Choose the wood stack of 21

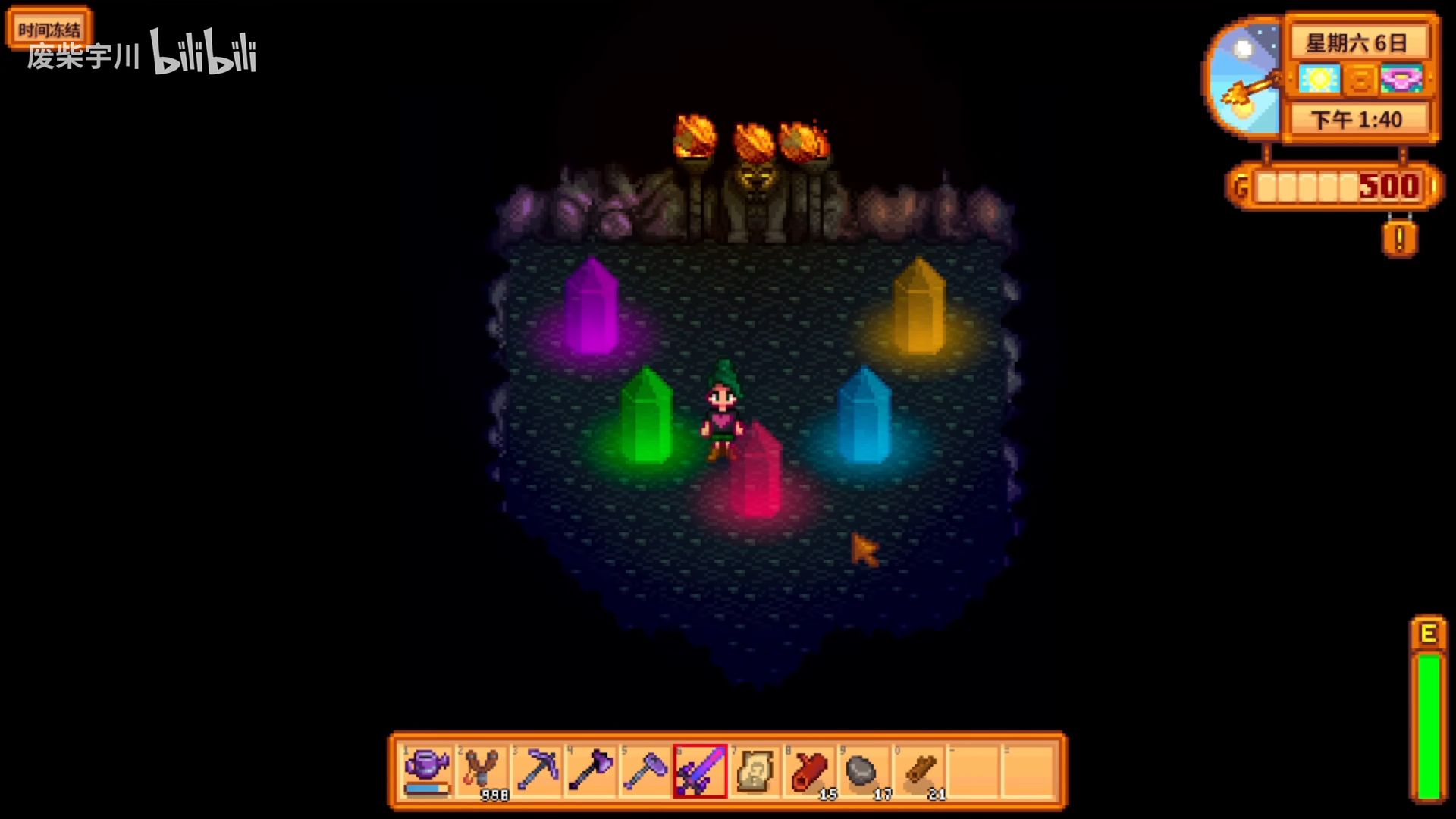pyautogui.click(x=918, y=770)
